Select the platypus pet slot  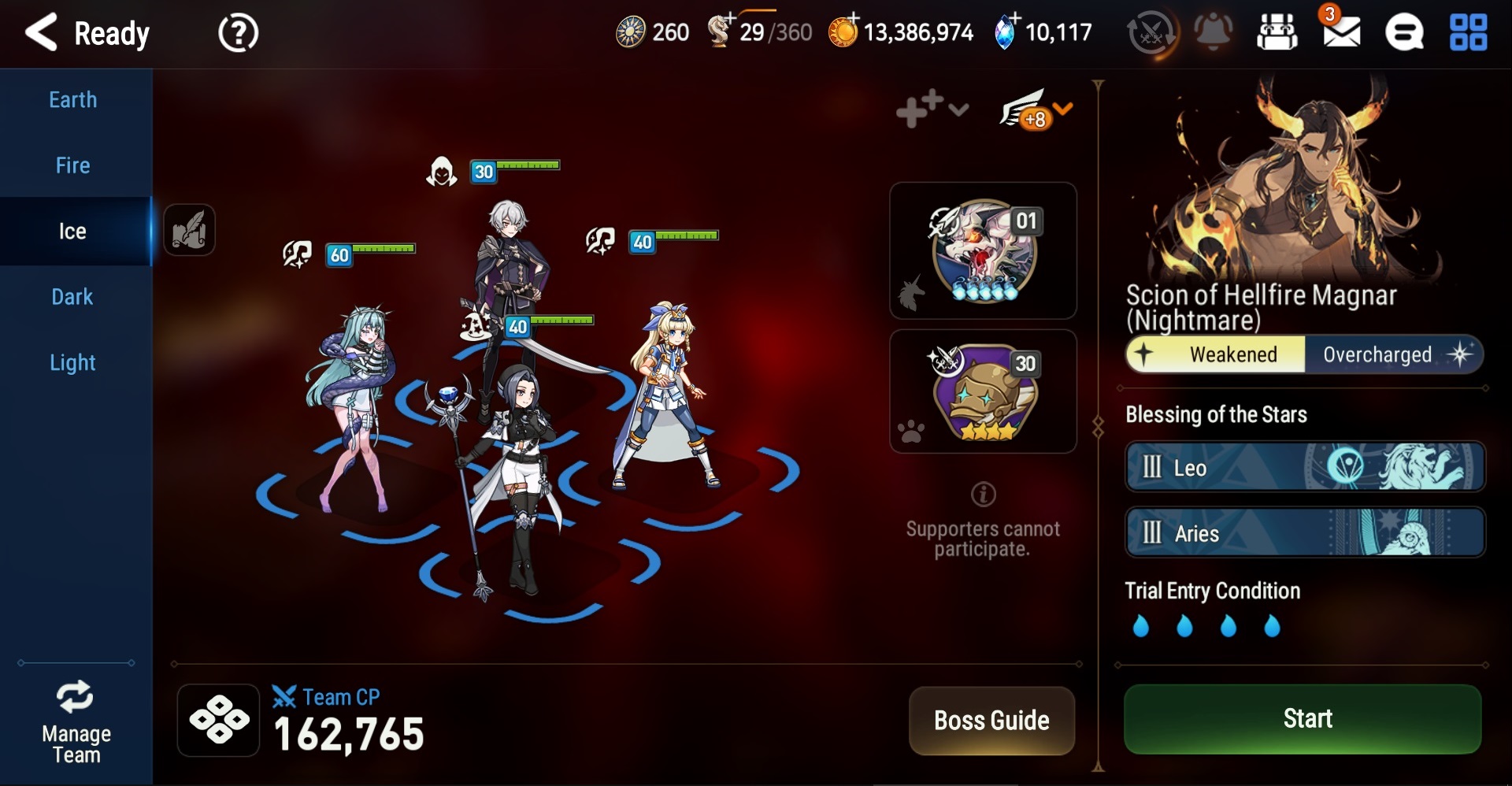click(984, 391)
